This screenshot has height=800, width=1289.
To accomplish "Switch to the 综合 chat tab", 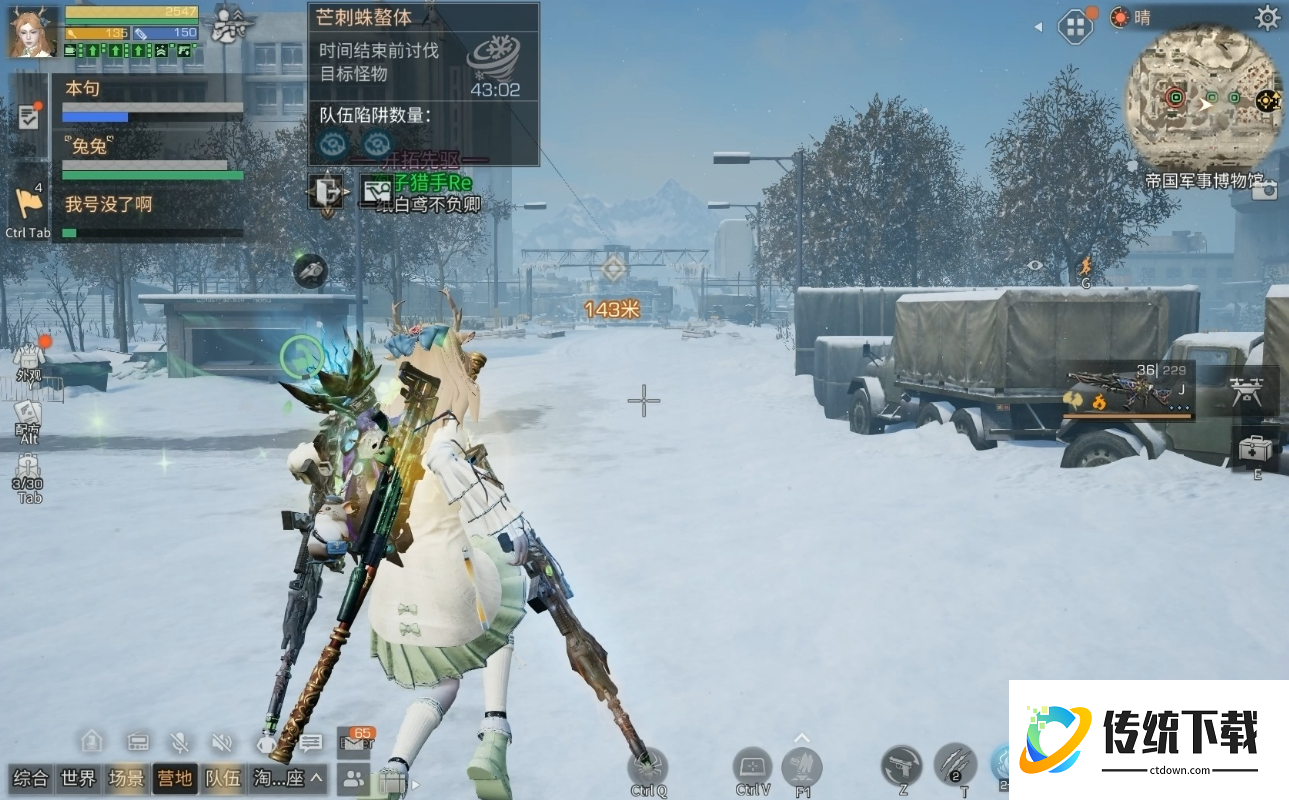I will tap(31, 778).
